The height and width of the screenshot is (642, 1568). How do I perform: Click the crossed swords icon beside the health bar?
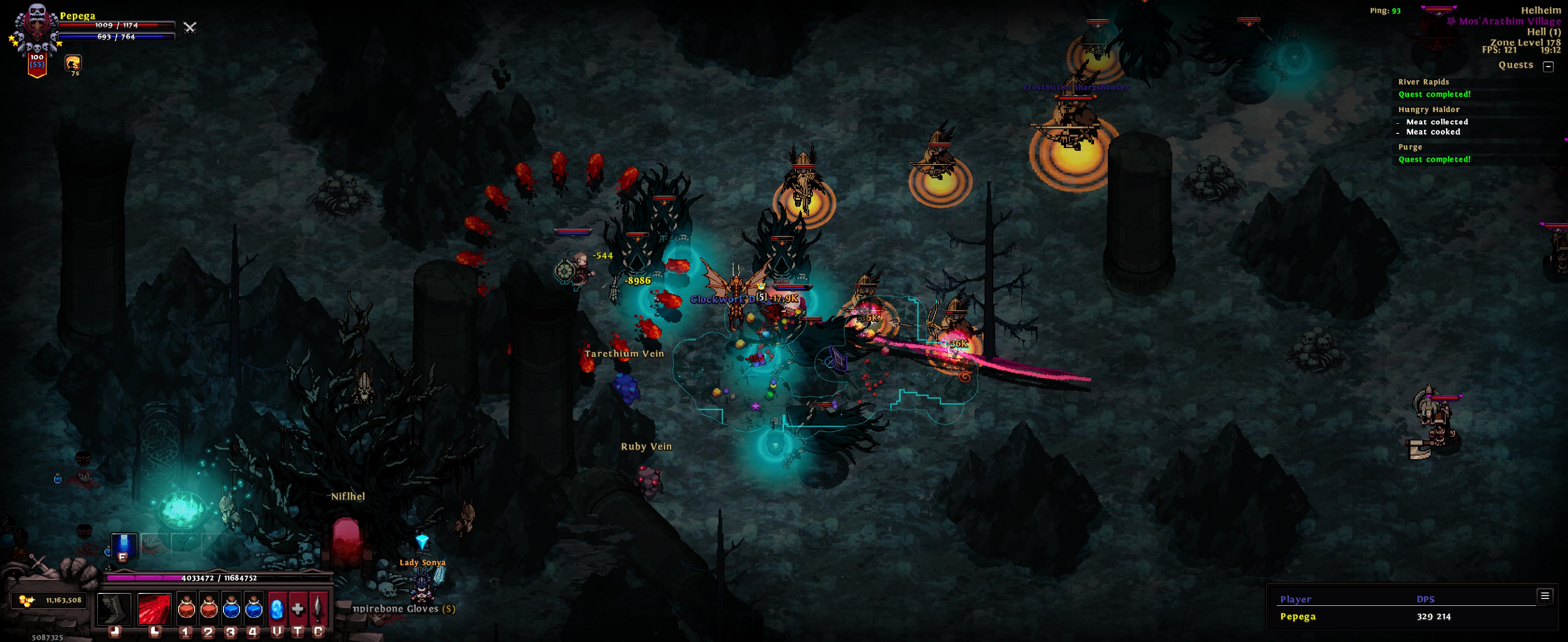190,27
